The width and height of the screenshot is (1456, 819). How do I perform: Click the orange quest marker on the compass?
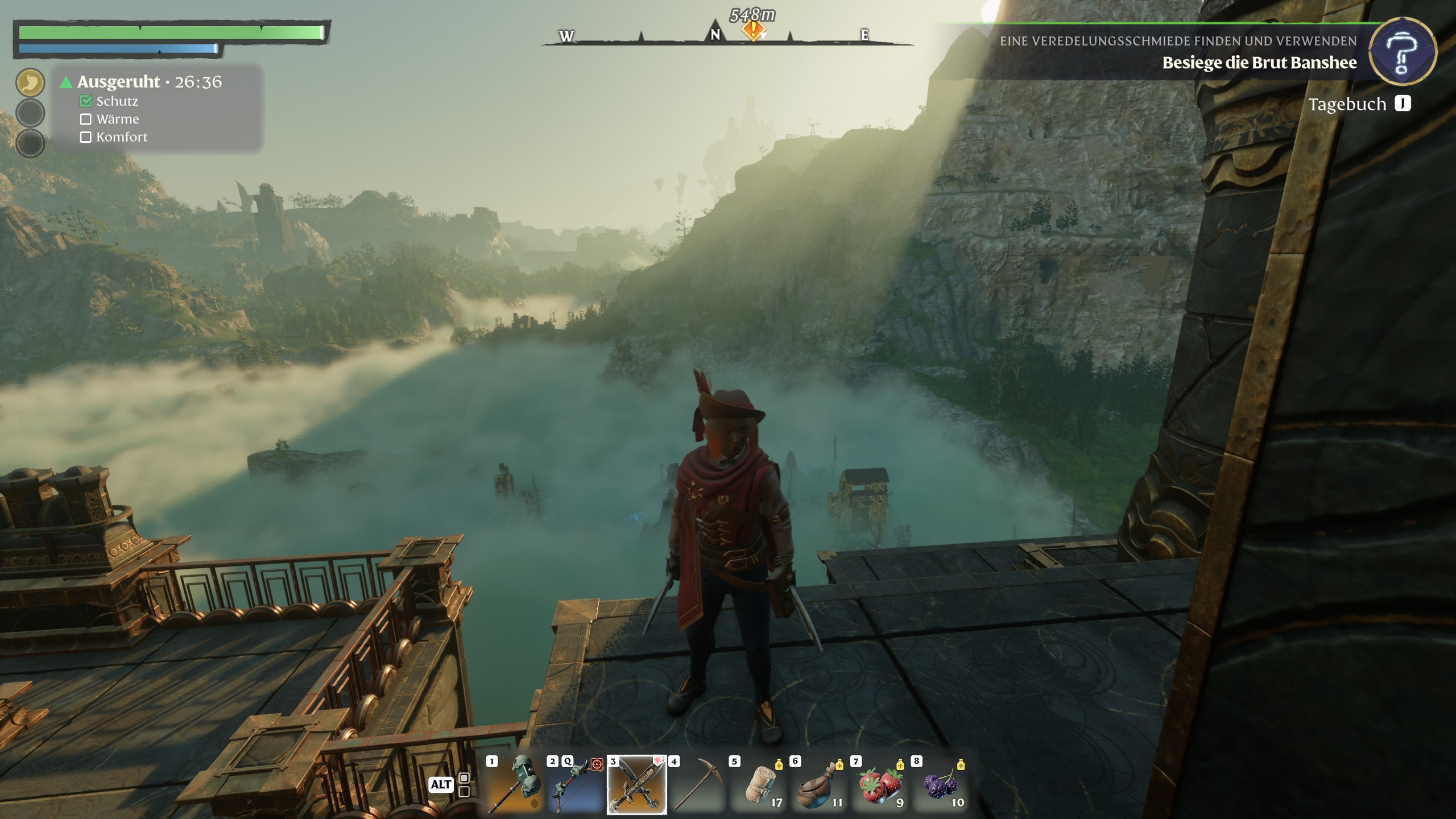point(752,30)
